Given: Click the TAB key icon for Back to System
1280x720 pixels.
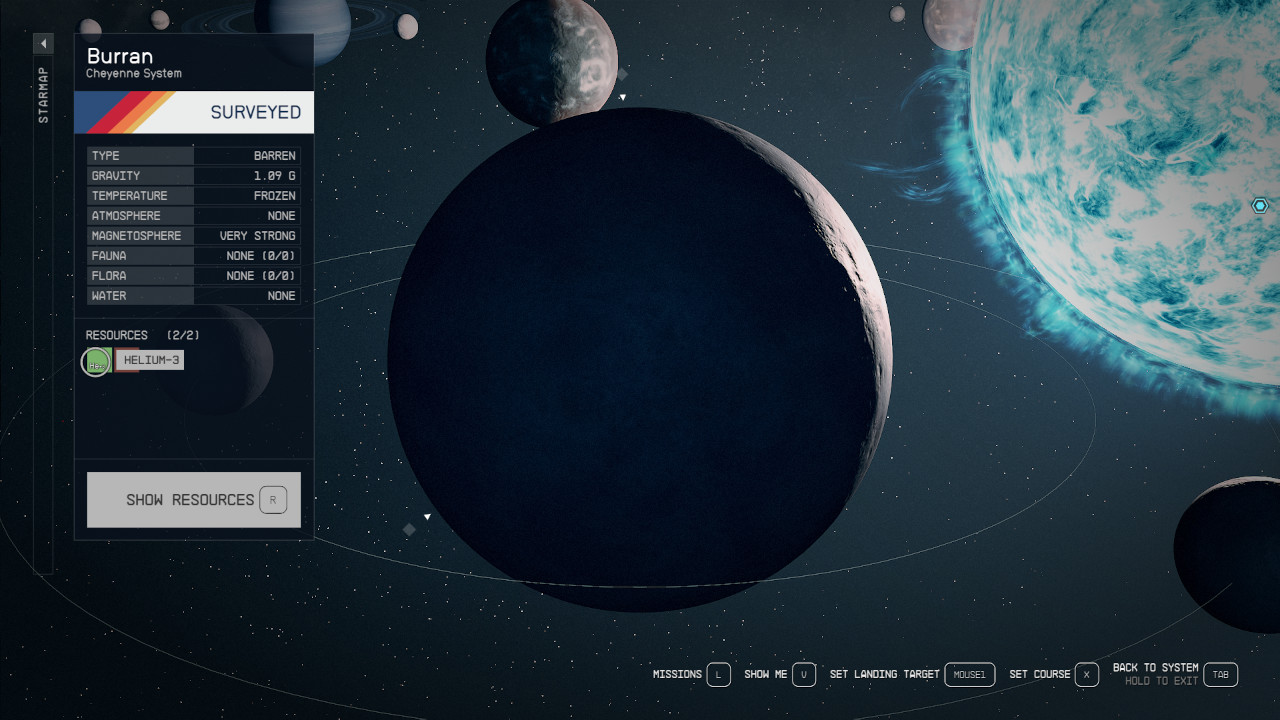Looking at the screenshot, I should 1220,674.
